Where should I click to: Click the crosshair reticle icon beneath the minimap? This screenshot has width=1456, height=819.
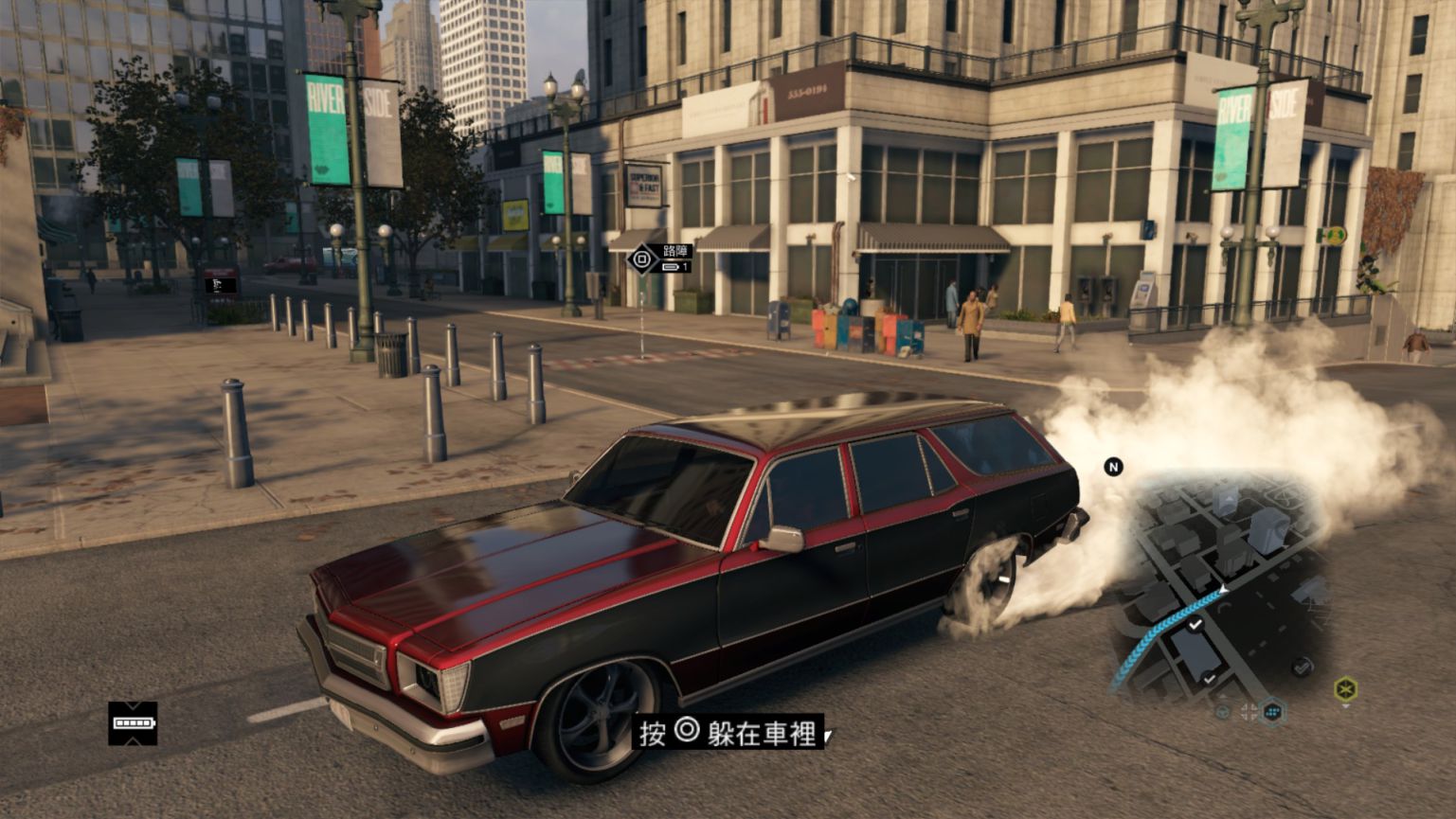[x=1249, y=710]
